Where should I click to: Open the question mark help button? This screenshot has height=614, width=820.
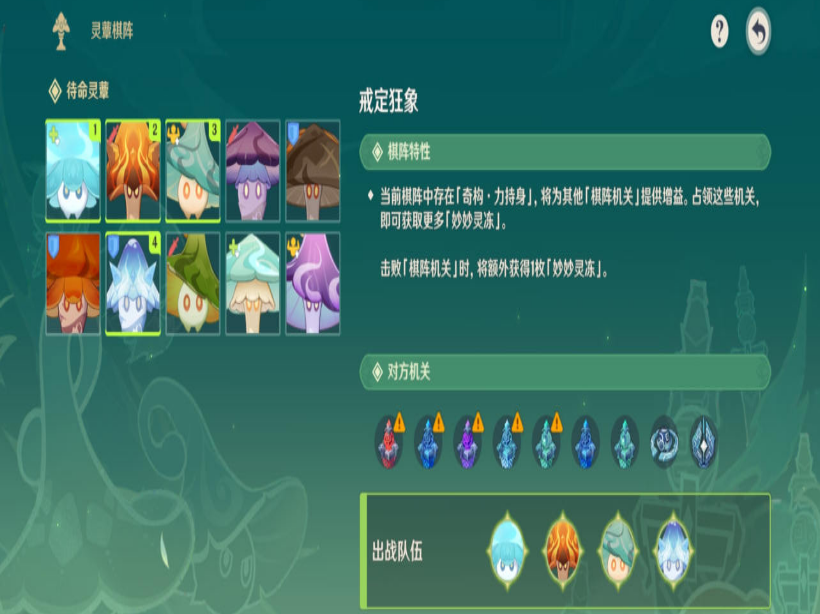[x=719, y=32]
